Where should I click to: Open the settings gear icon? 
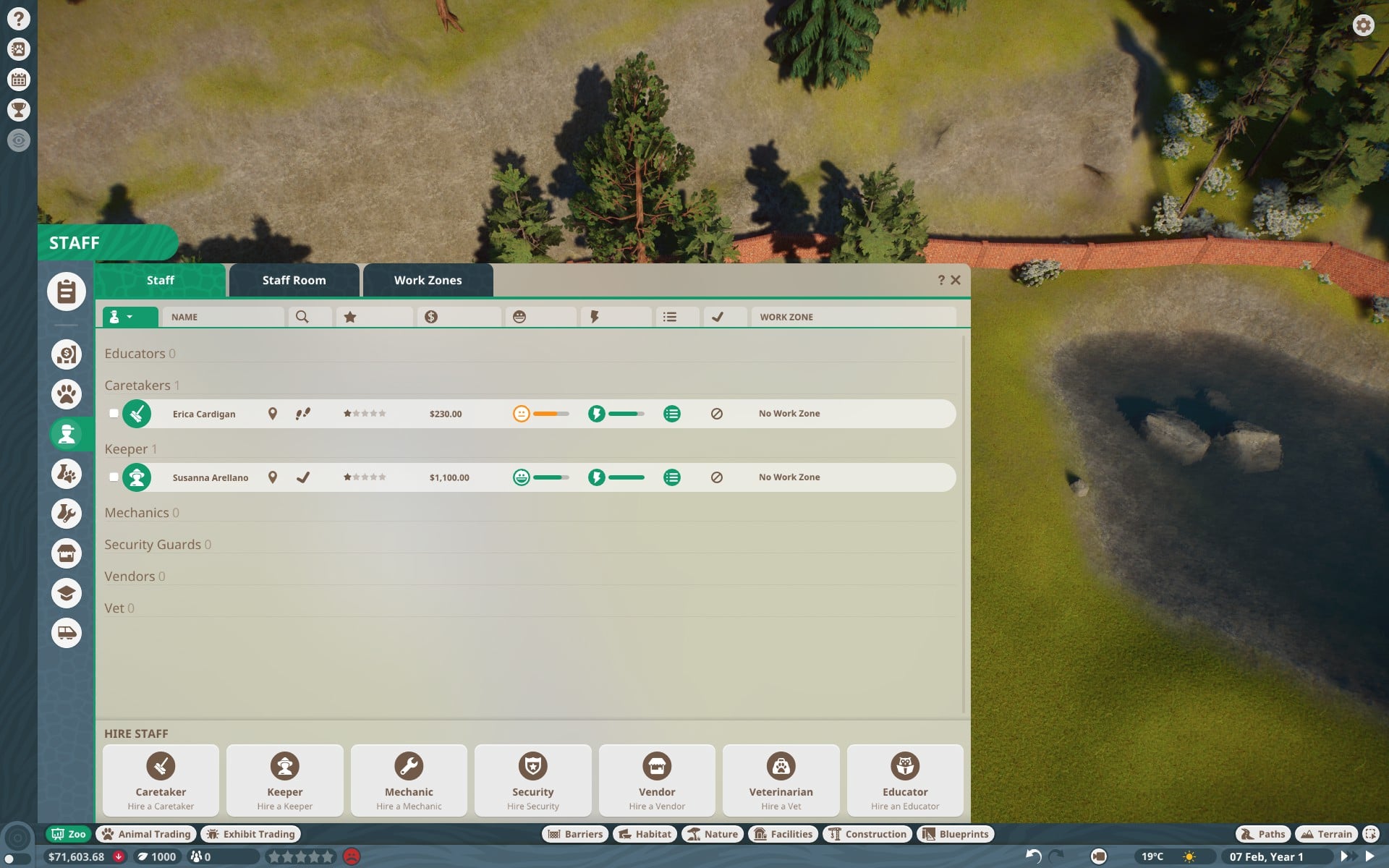(1363, 25)
